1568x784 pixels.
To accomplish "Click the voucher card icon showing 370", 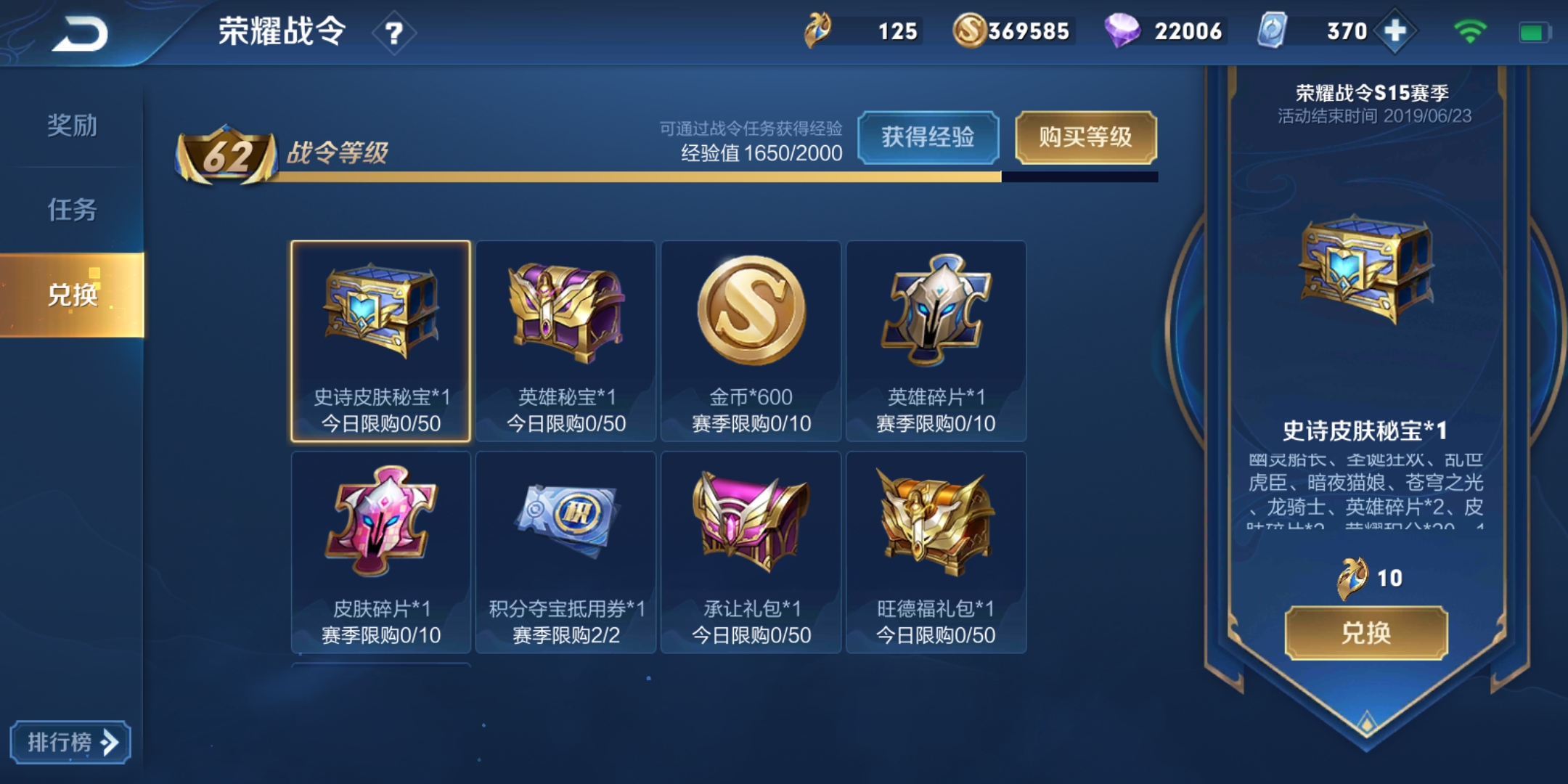I will 1273,30.
